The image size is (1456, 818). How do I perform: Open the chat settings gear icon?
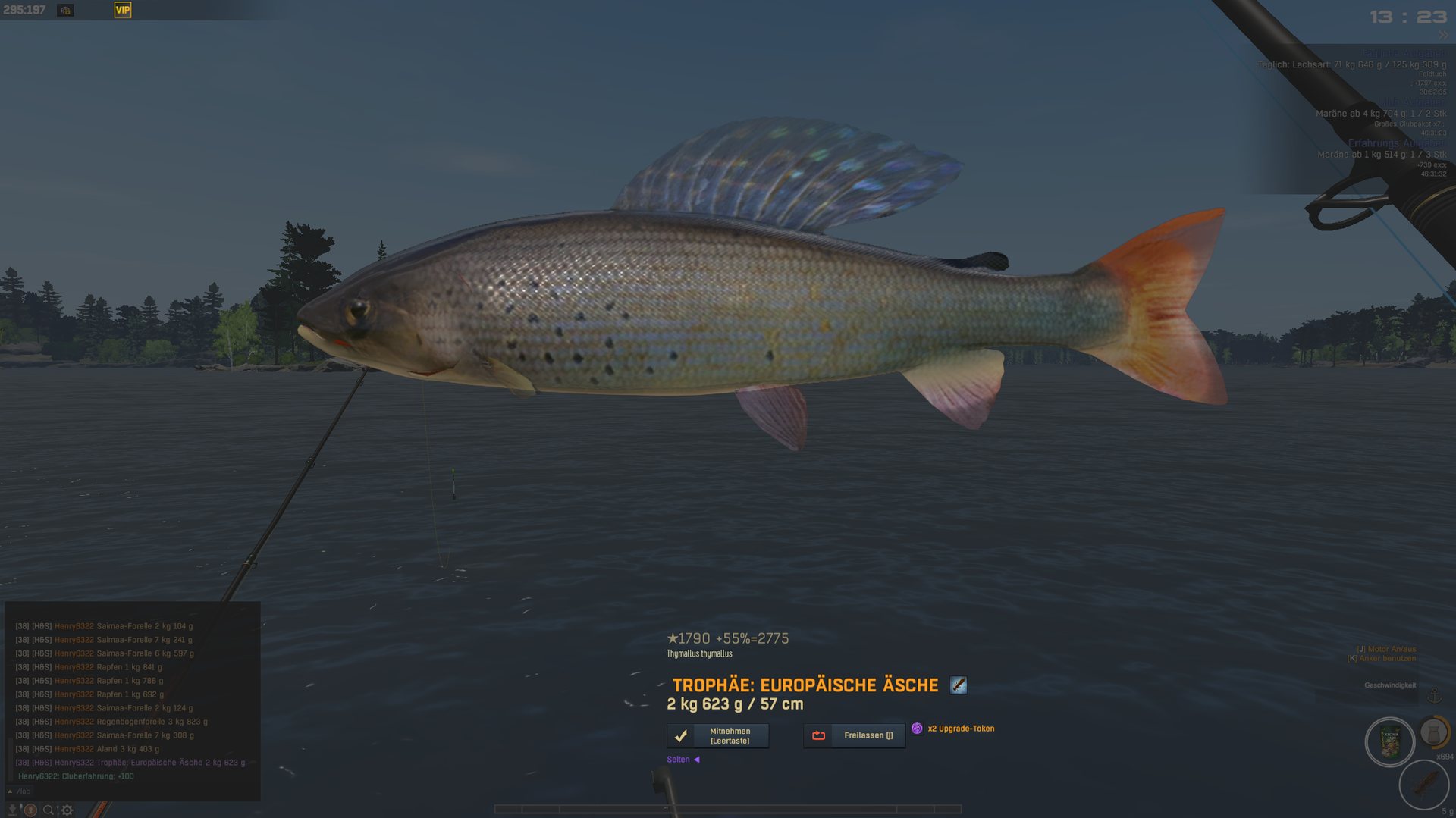67,810
